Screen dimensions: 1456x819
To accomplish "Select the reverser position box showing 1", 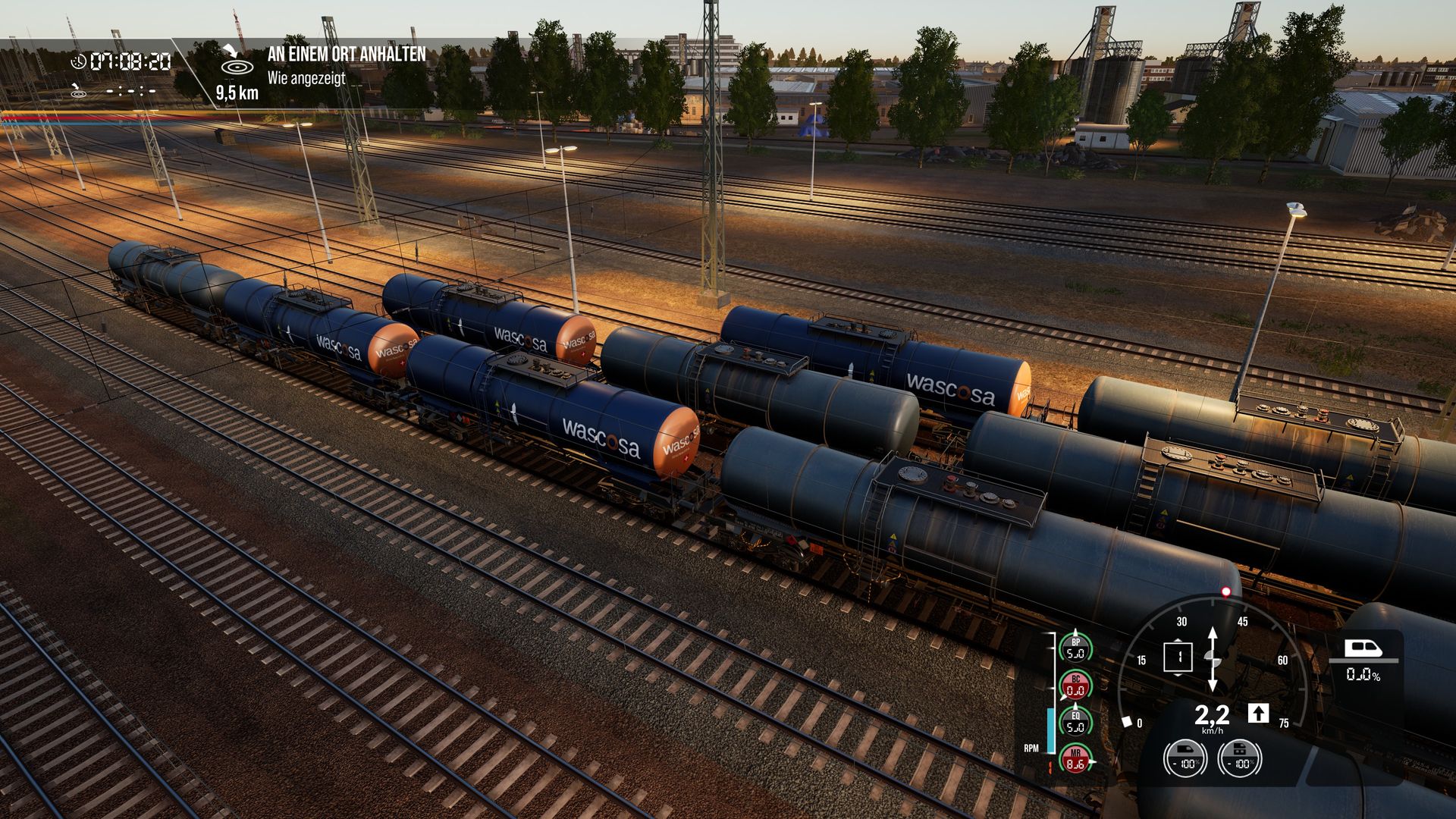I will tap(1178, 657).
